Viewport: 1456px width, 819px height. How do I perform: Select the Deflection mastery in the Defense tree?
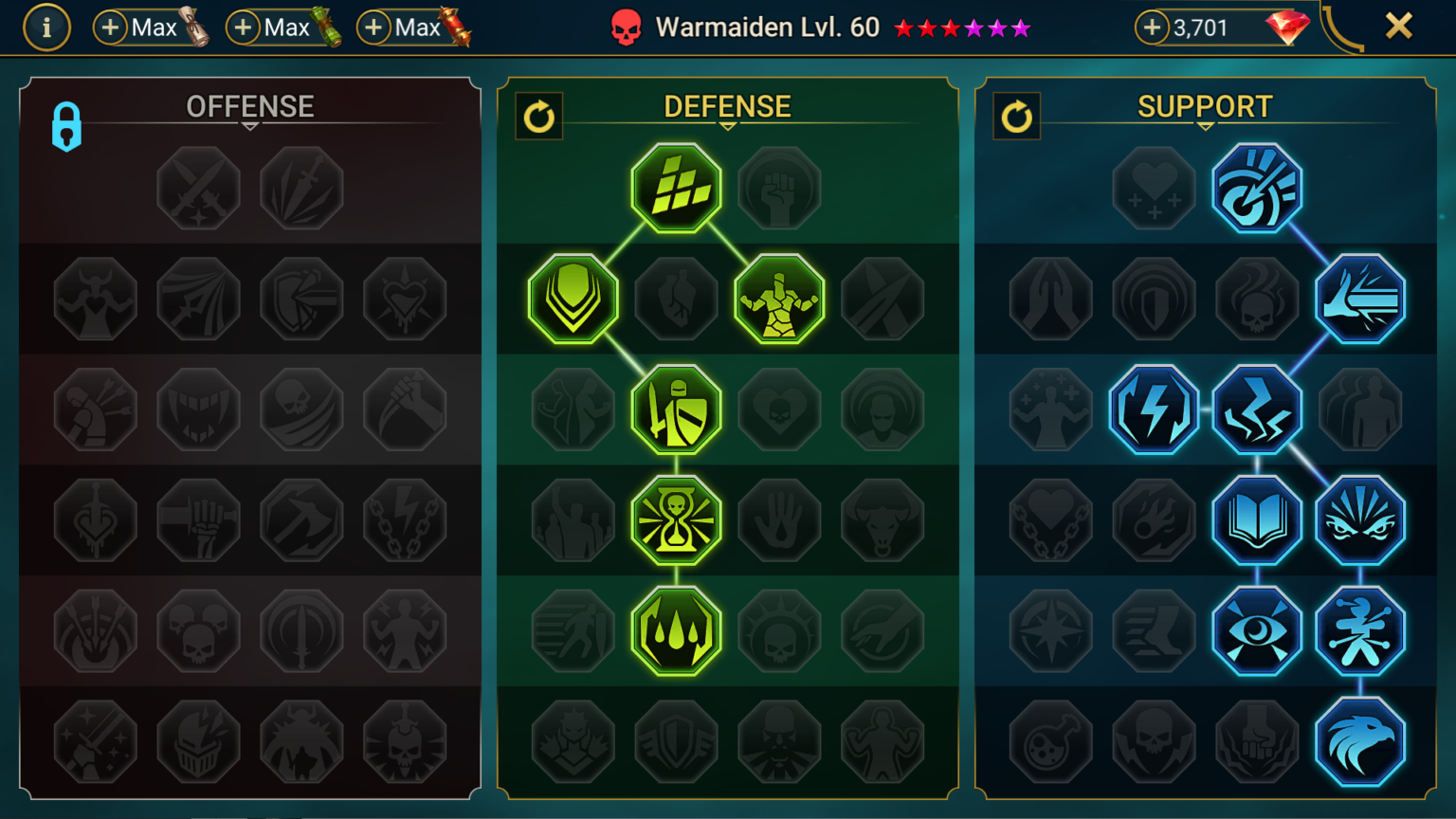click(573, 299)
